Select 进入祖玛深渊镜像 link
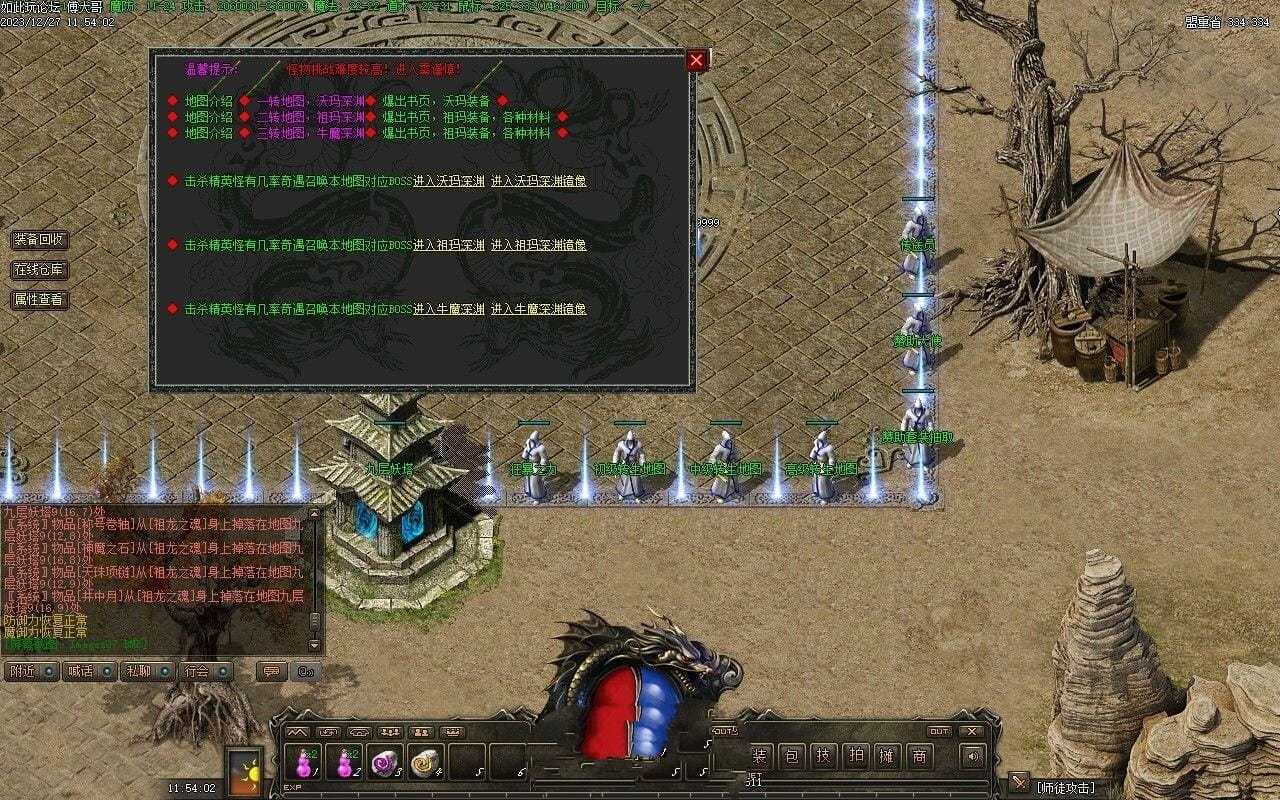Viewport: 1280px width, 800px height. point(538,245)
